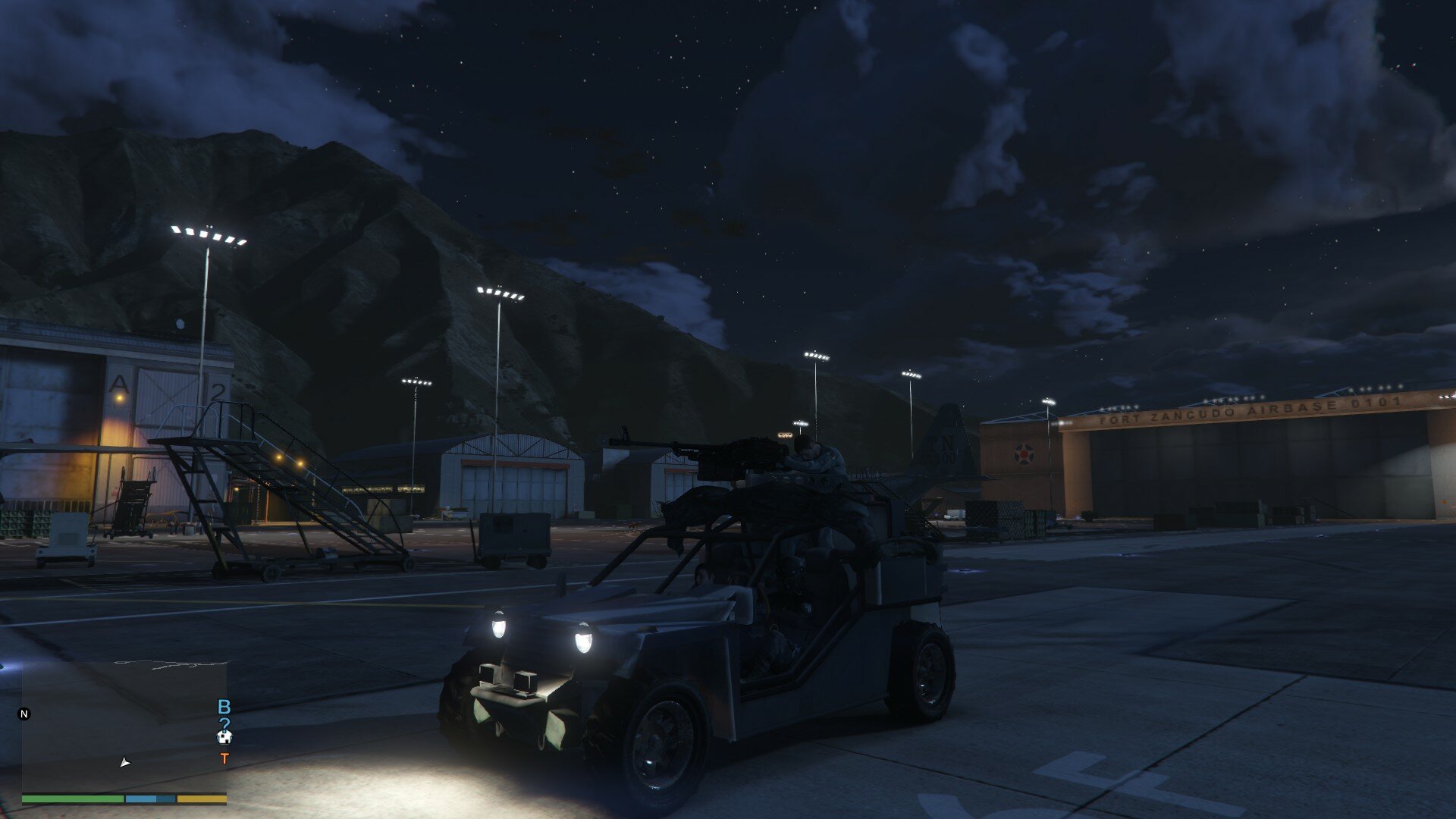Select the orange T blip on minimap

click(224, 758)
